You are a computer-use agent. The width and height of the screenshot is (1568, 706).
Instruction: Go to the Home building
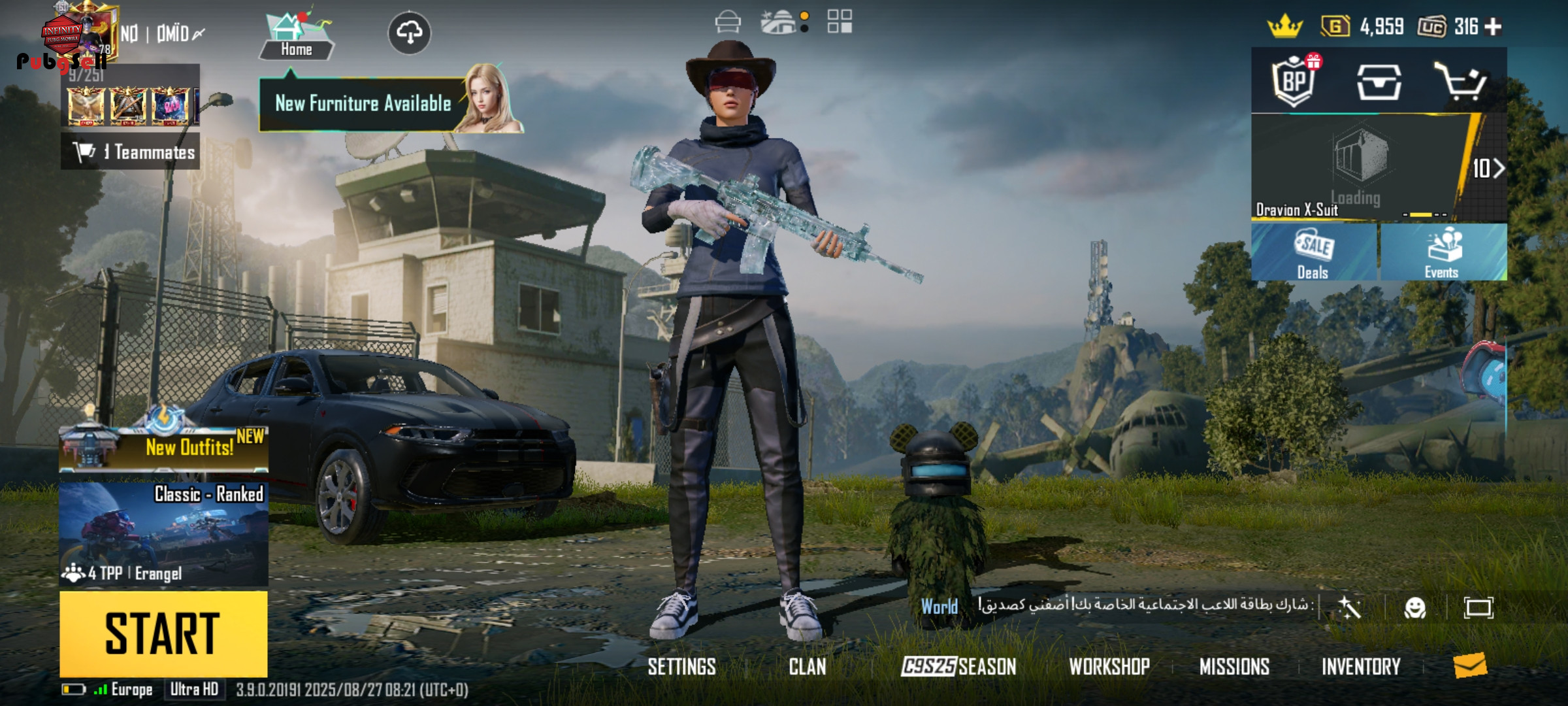296,36
